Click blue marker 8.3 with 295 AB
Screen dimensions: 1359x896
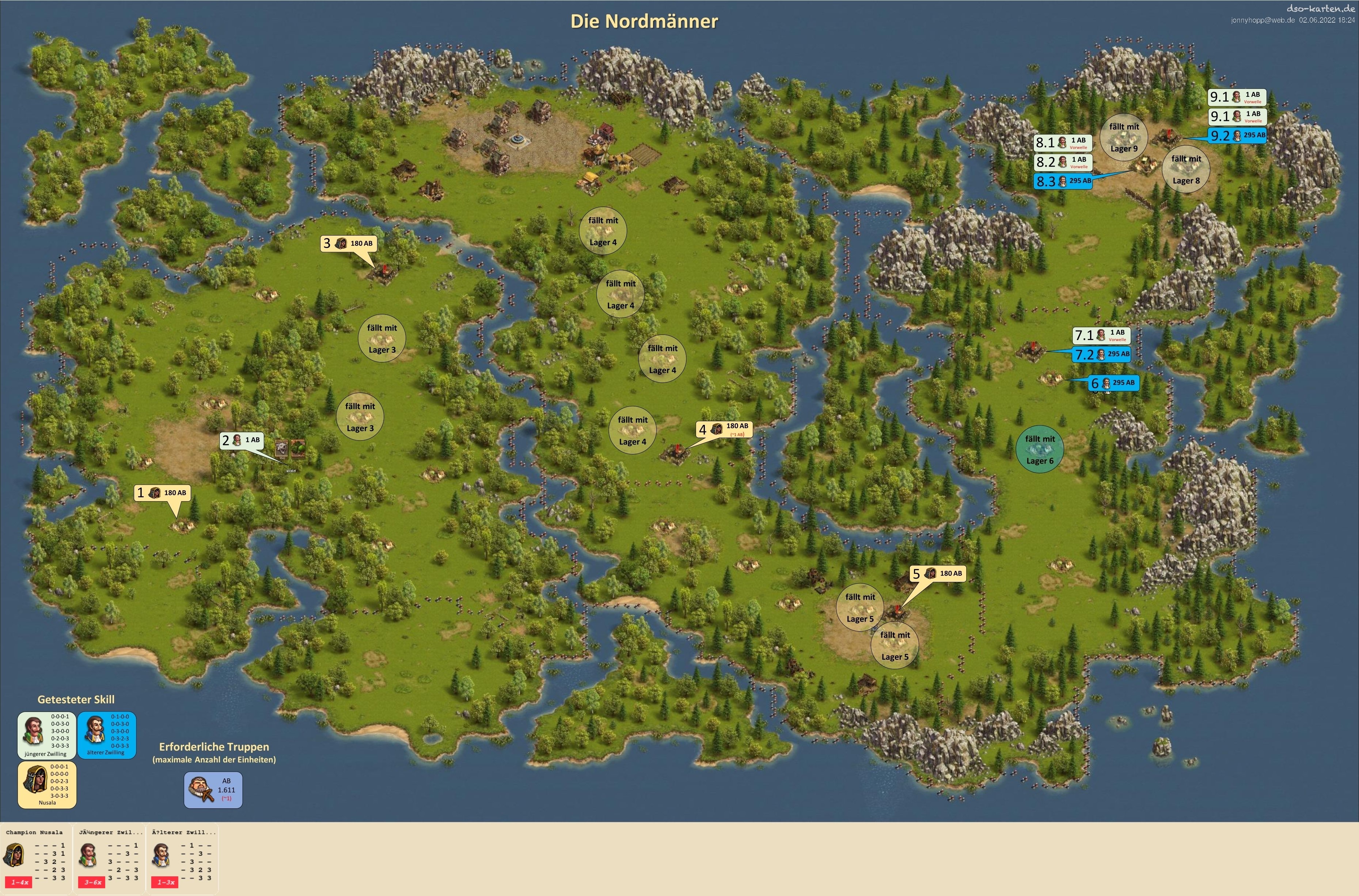[x=1063, y=181]
